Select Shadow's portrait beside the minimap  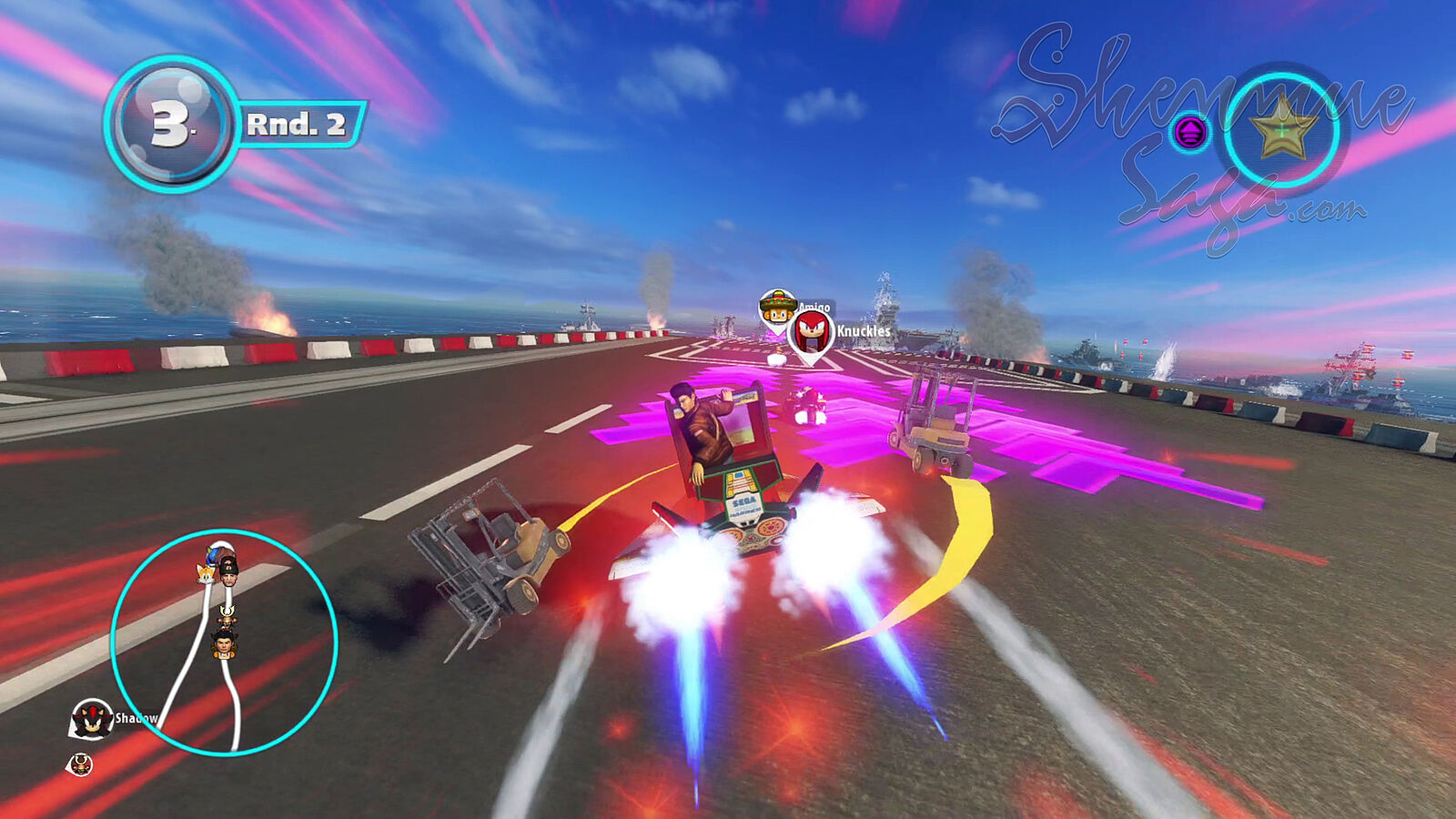click(92, 718)
